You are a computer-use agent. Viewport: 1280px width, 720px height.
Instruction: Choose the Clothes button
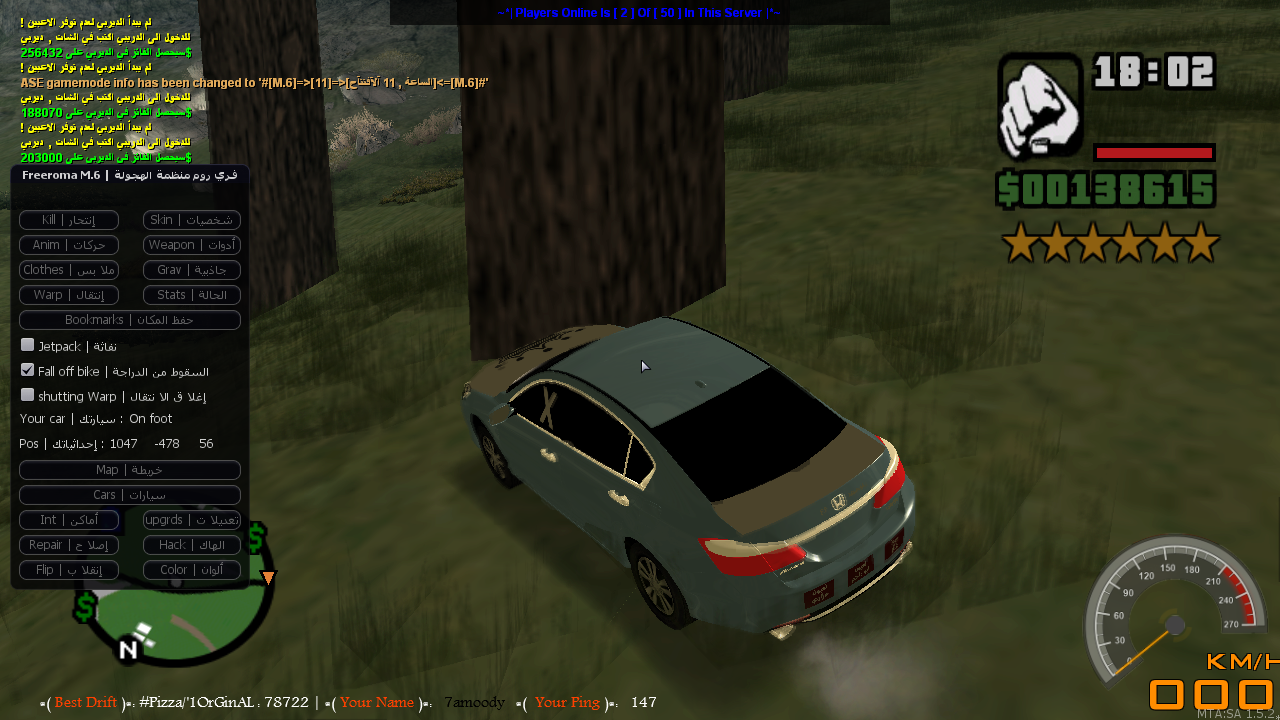click(69, 270)
